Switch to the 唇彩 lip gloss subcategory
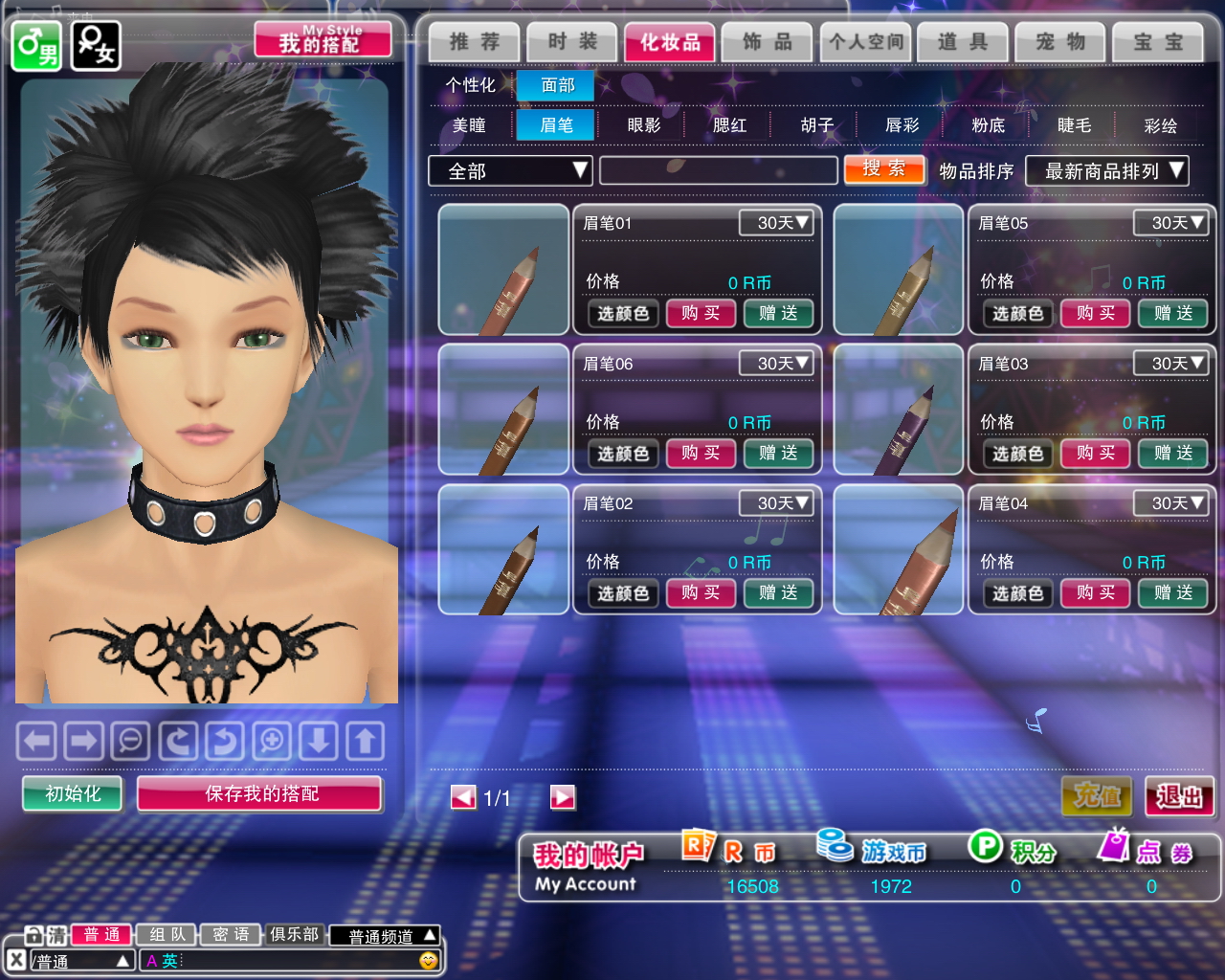 point(902,125)
